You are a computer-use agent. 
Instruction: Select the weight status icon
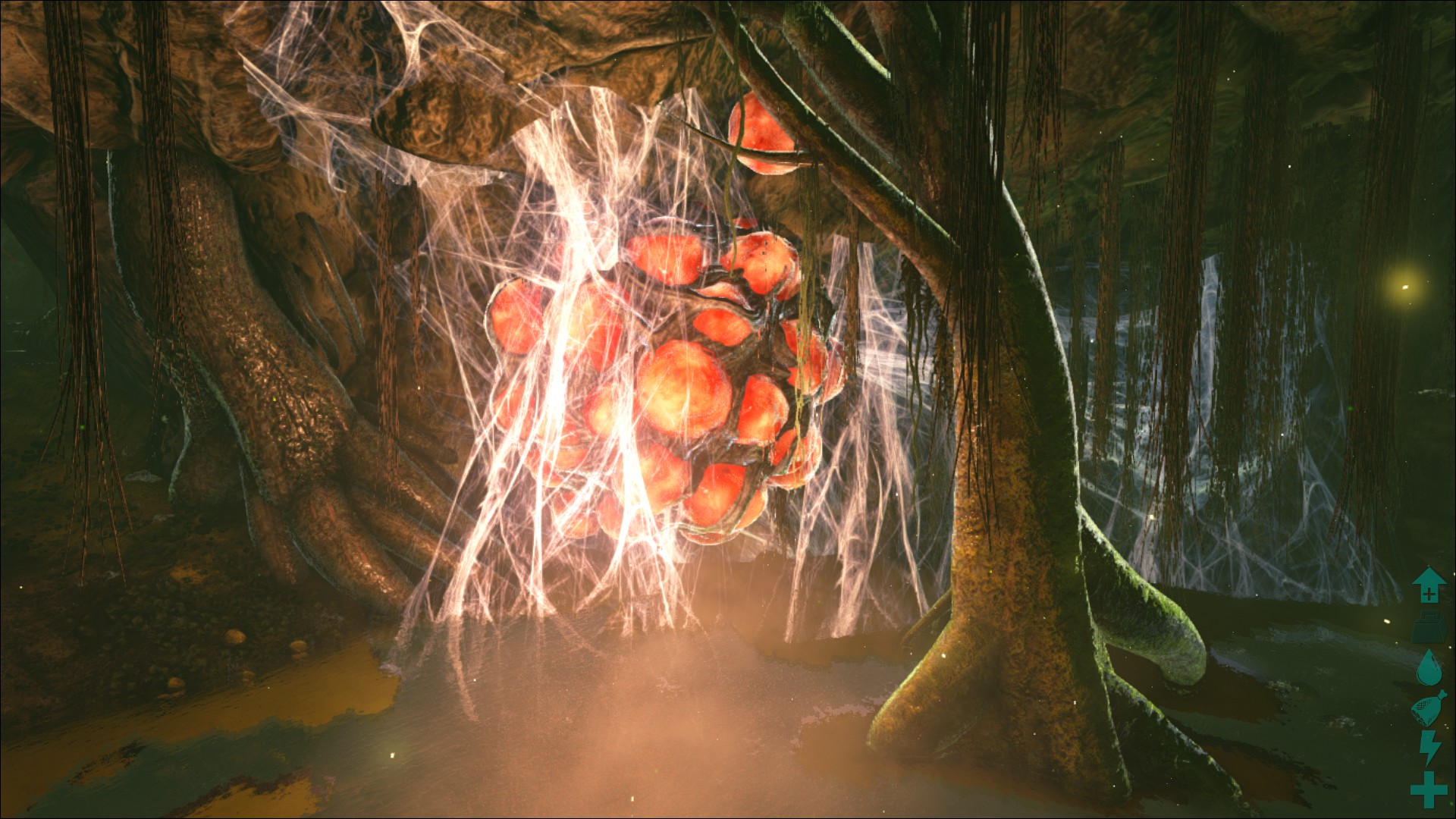tap(1429, 626)
